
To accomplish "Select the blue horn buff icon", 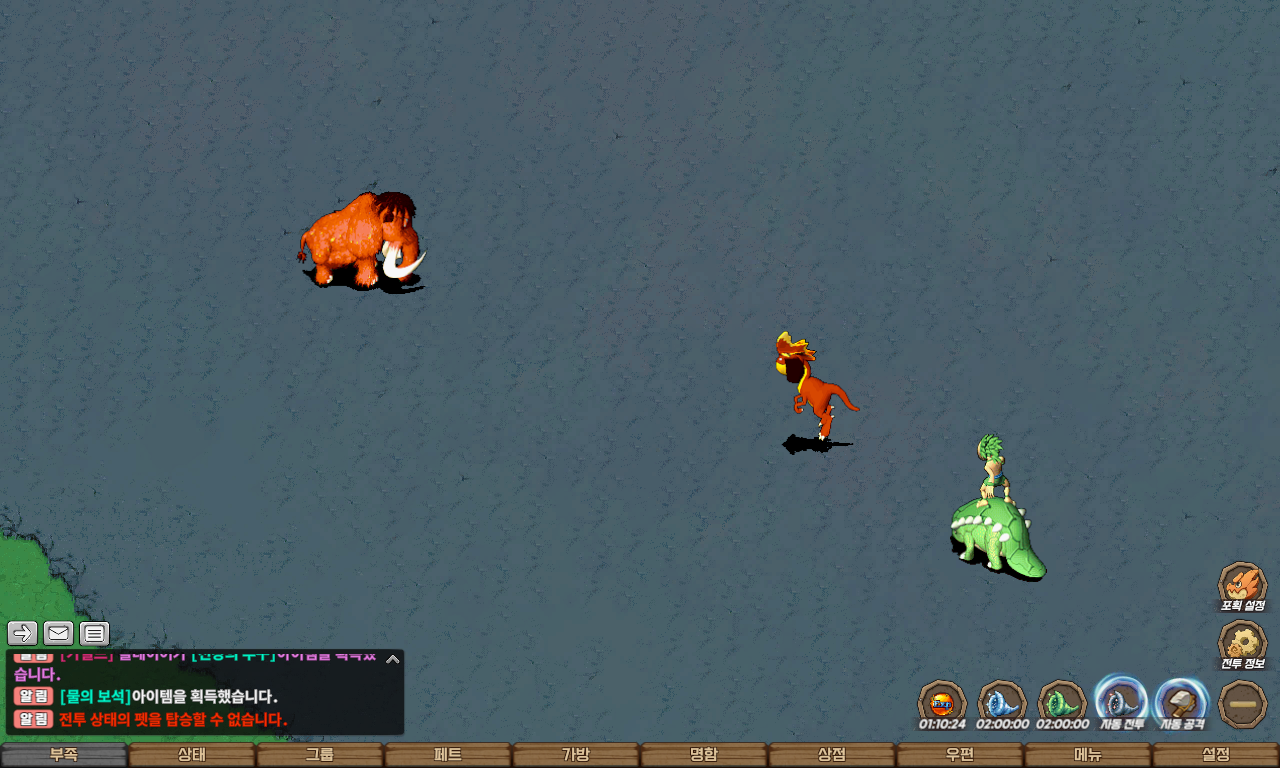I will point(1001,701).
